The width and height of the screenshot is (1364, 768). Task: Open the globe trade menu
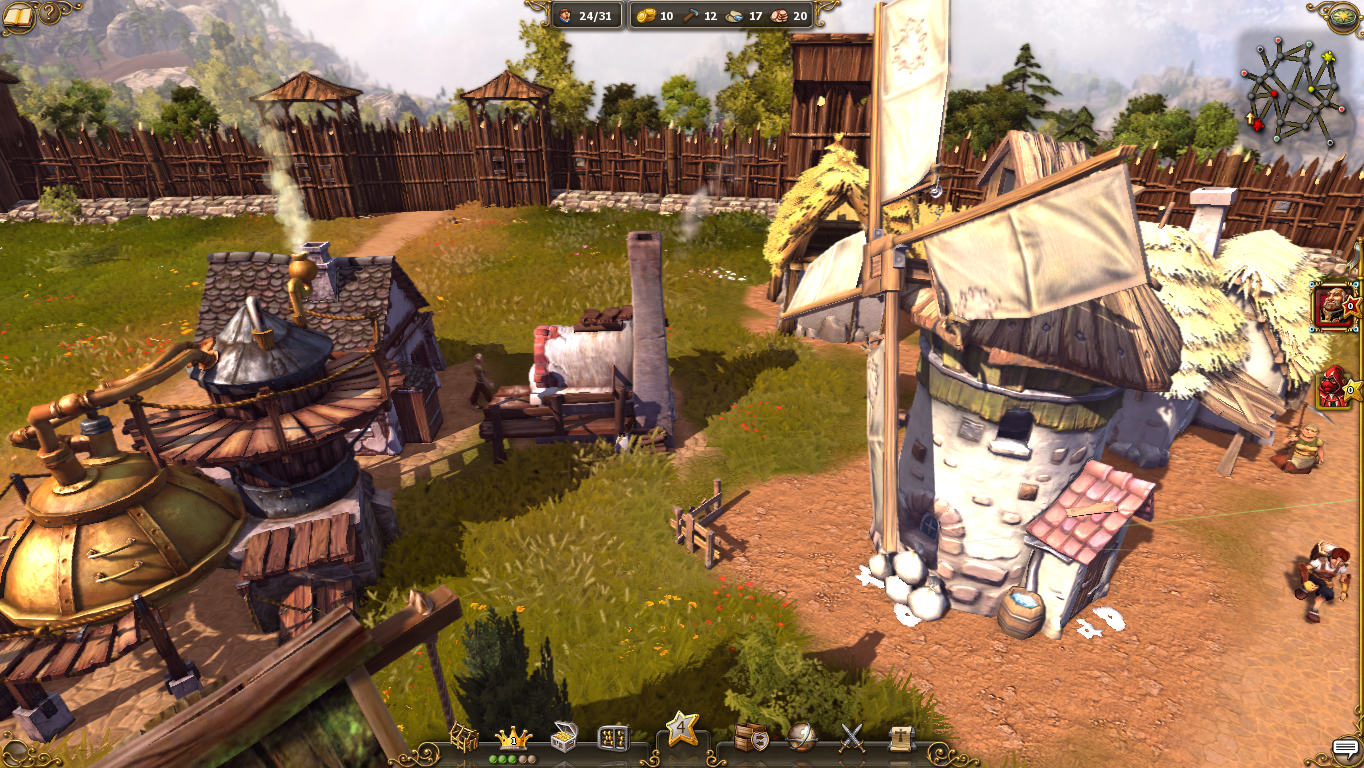coord(801,738)
